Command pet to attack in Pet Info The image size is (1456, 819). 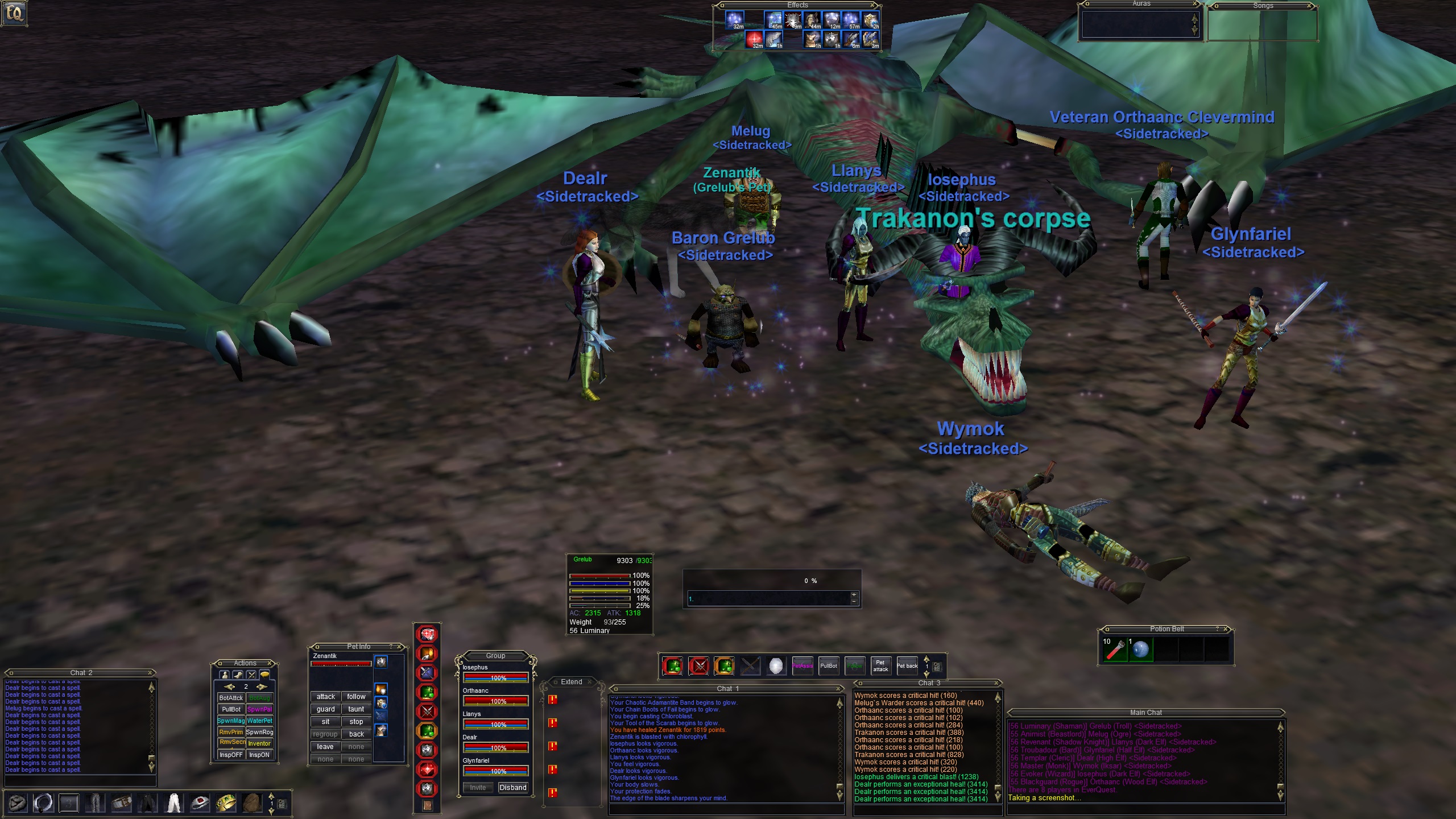(x=325, y=697)
